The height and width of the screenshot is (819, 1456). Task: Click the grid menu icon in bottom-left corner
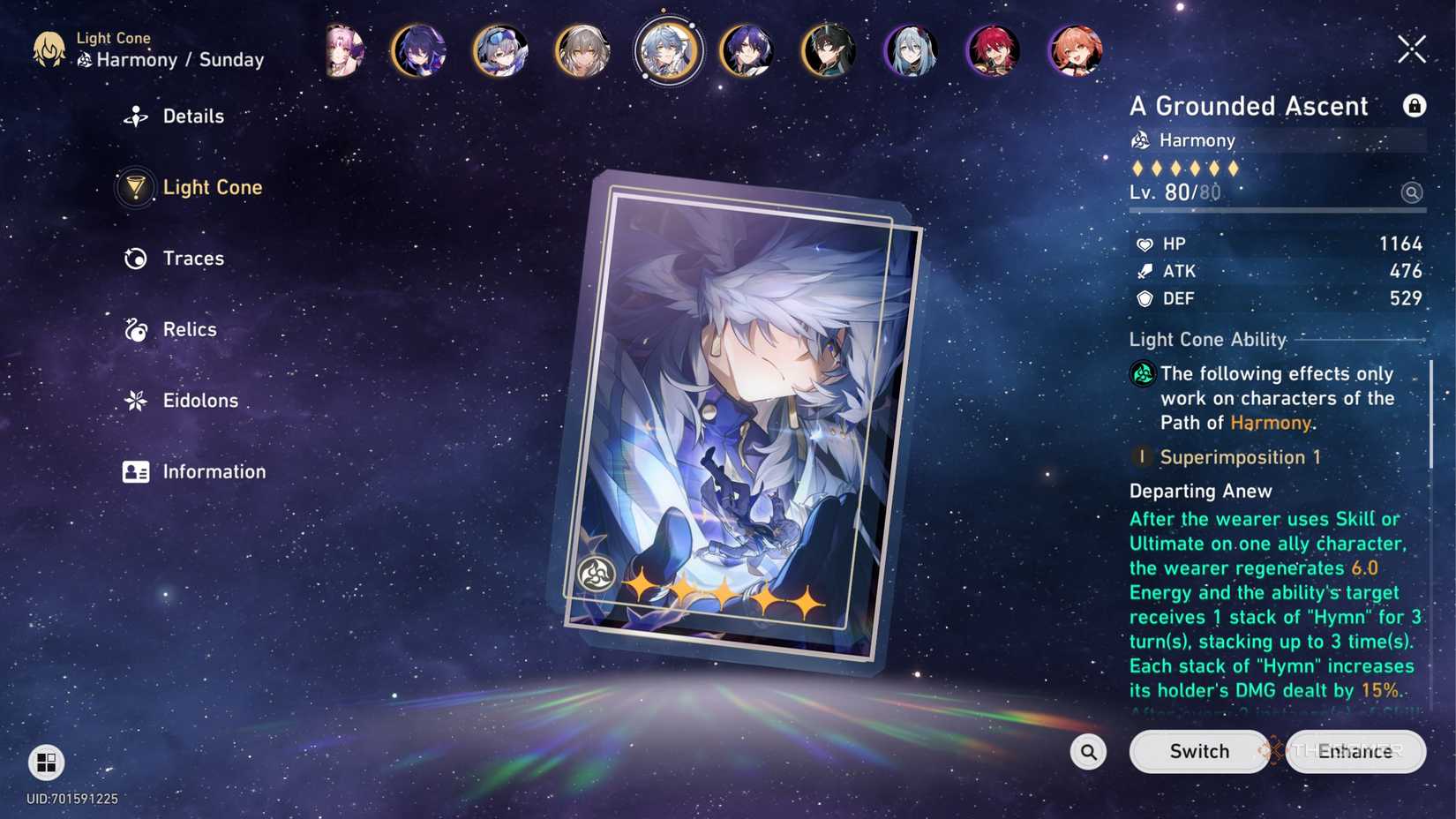[44, 763]
